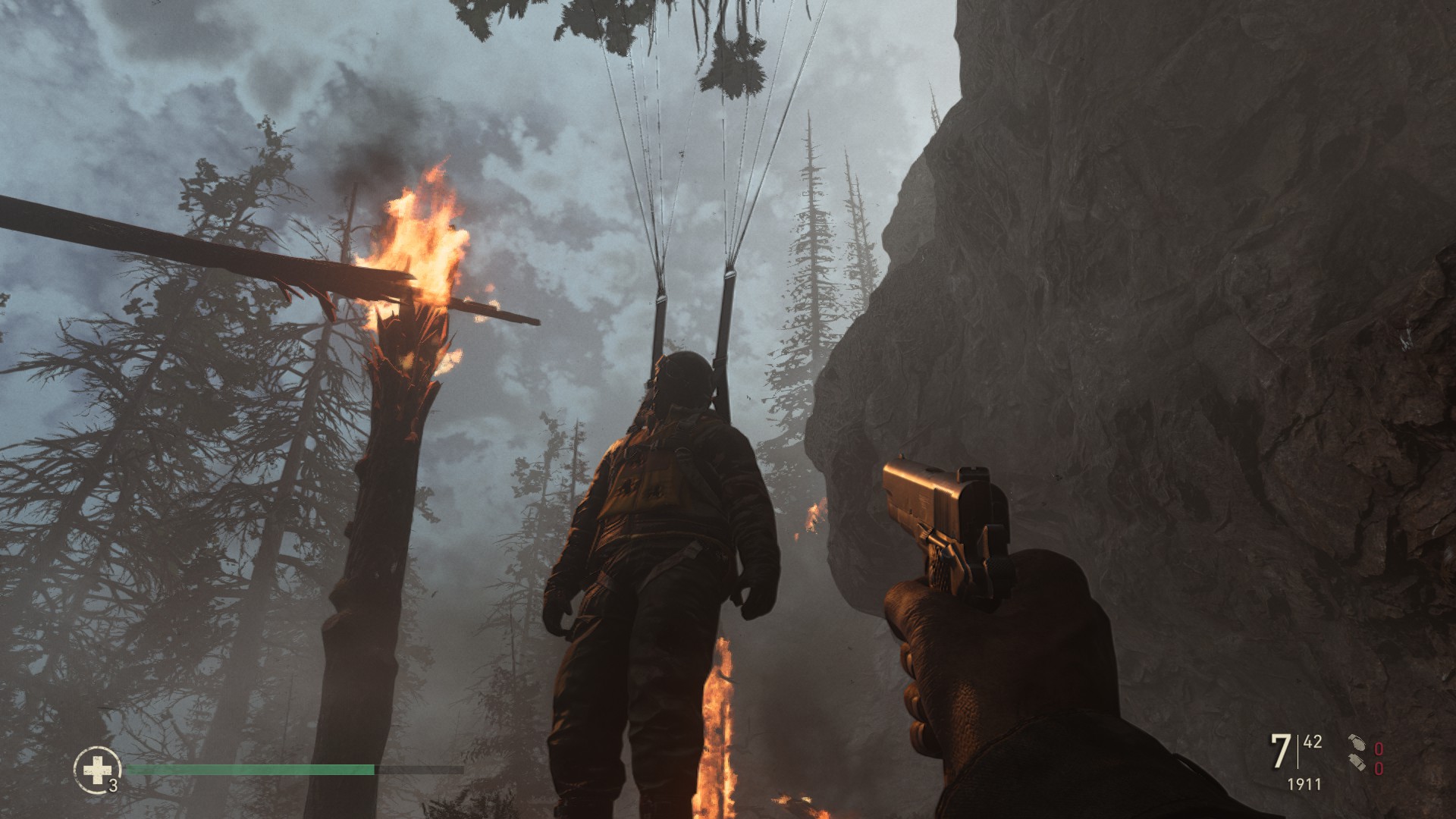Click the medkit count badge showing 3
Image resolution: width=1456 pixels, height=819 pixels.
tap(113, 786)
